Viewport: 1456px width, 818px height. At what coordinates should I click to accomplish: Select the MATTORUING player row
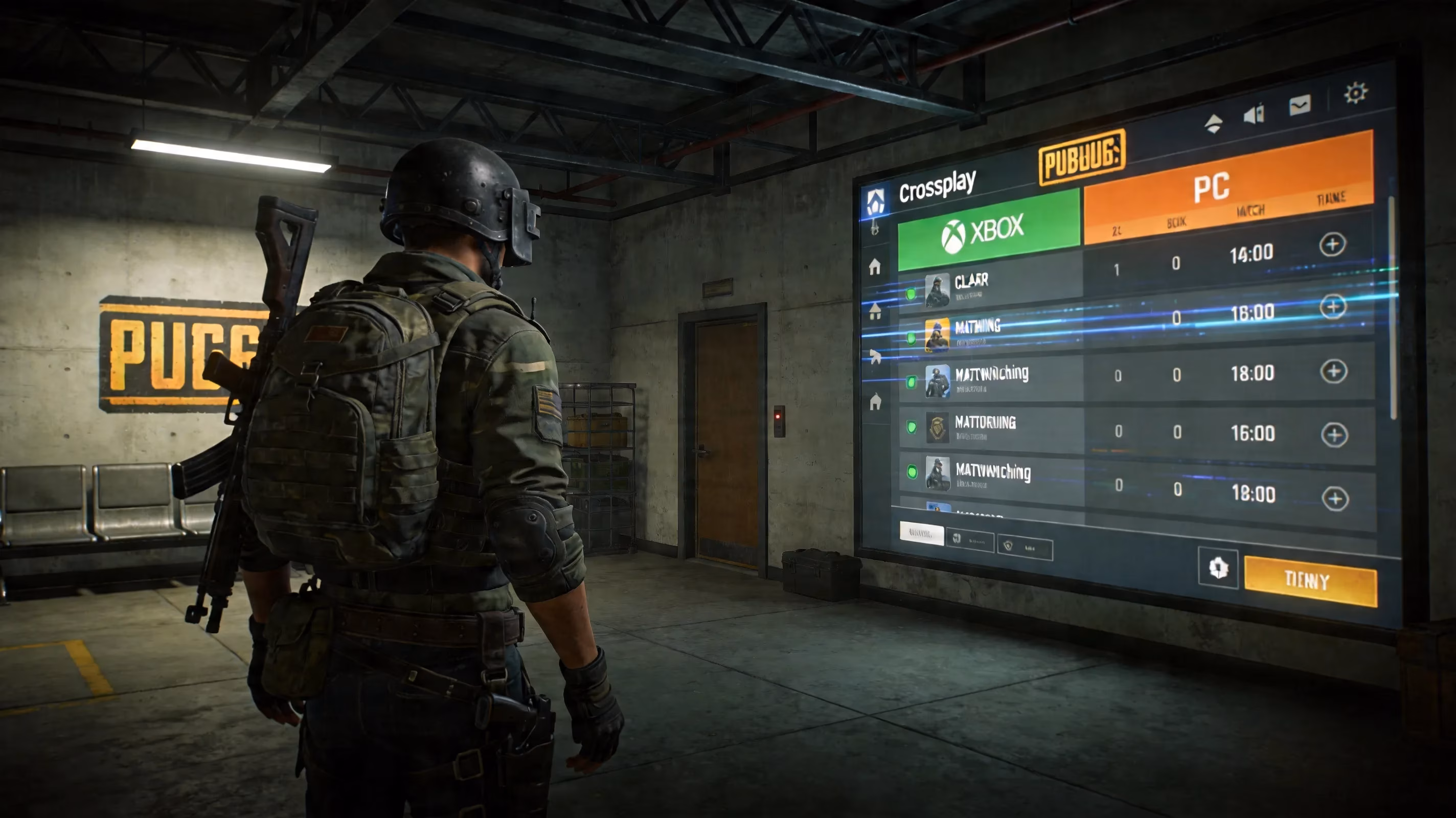coord(989,428)
